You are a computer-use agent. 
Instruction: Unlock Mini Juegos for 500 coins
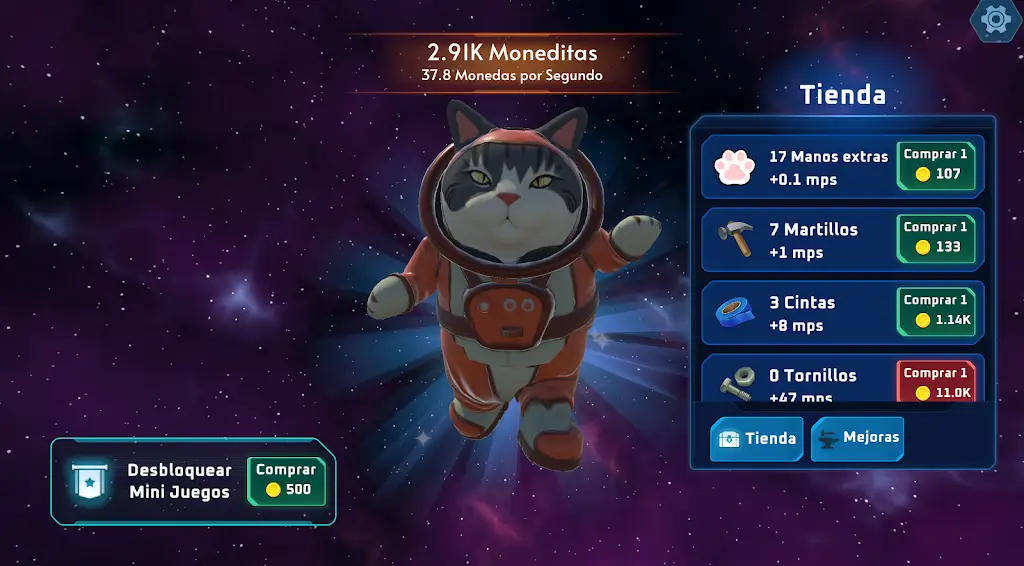point(286,481)
